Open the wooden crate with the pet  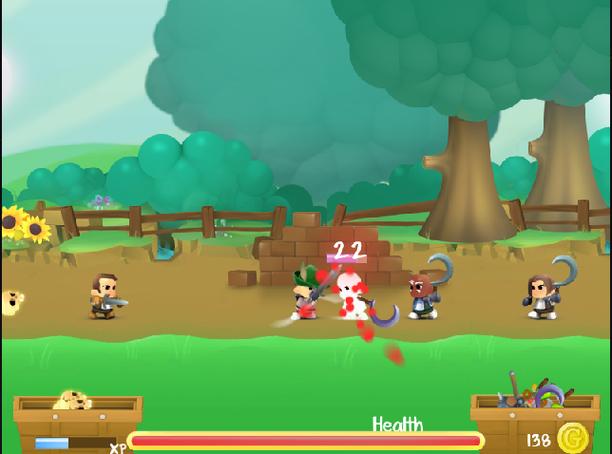[77, 409]
